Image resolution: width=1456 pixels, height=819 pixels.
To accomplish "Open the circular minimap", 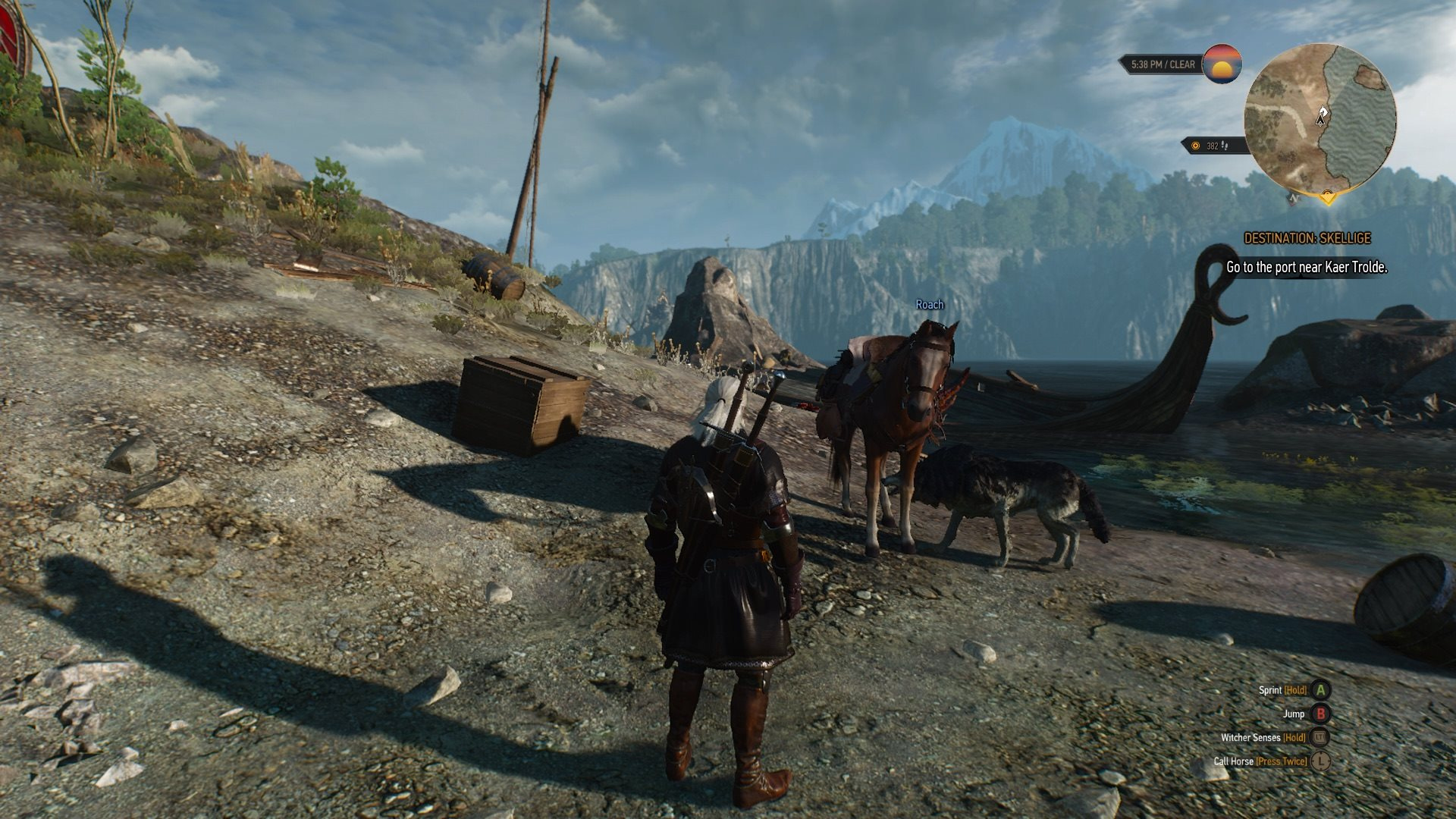I will 1319,118.
